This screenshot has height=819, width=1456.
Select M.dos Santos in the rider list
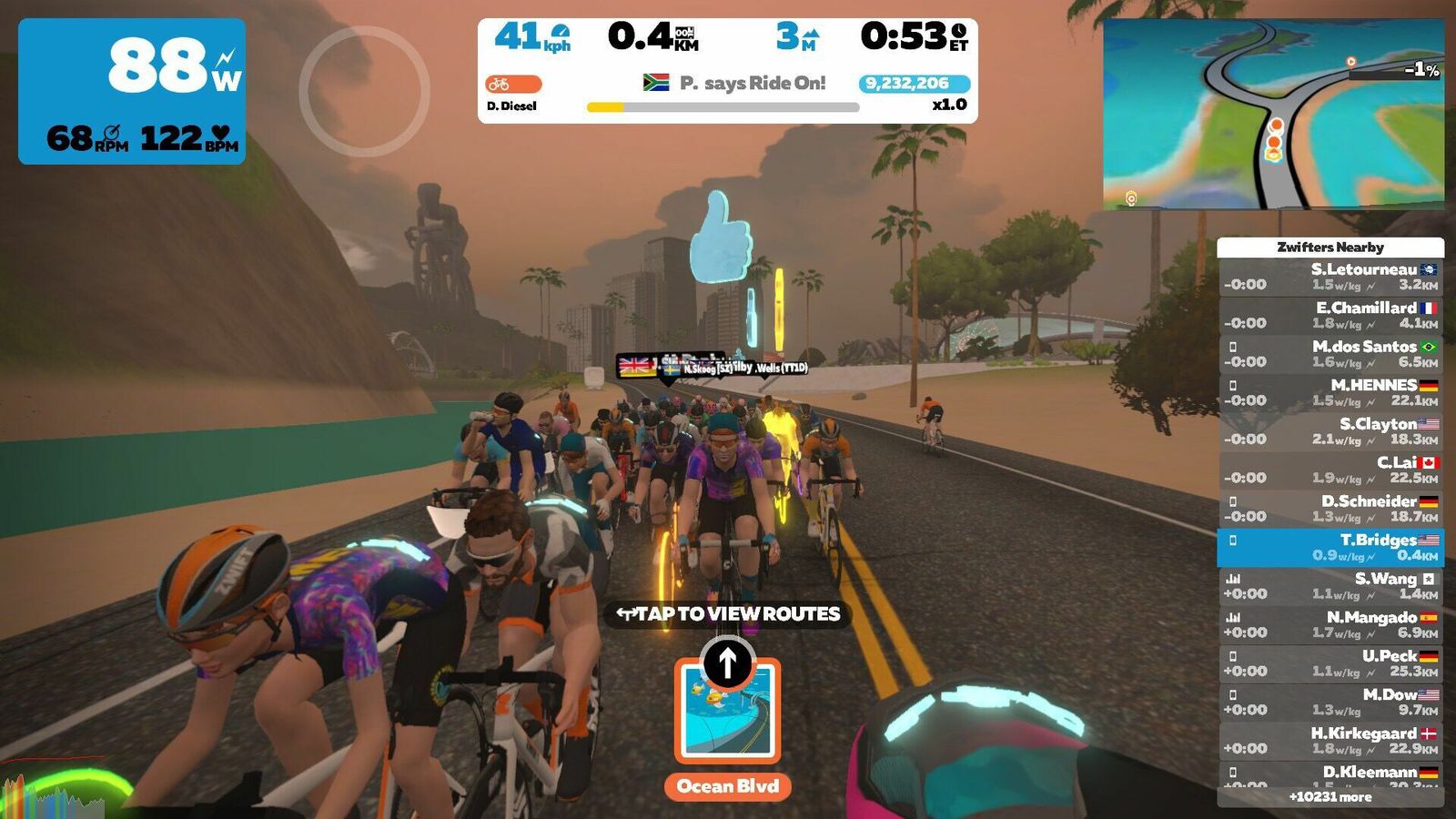tap(1330, 354)
